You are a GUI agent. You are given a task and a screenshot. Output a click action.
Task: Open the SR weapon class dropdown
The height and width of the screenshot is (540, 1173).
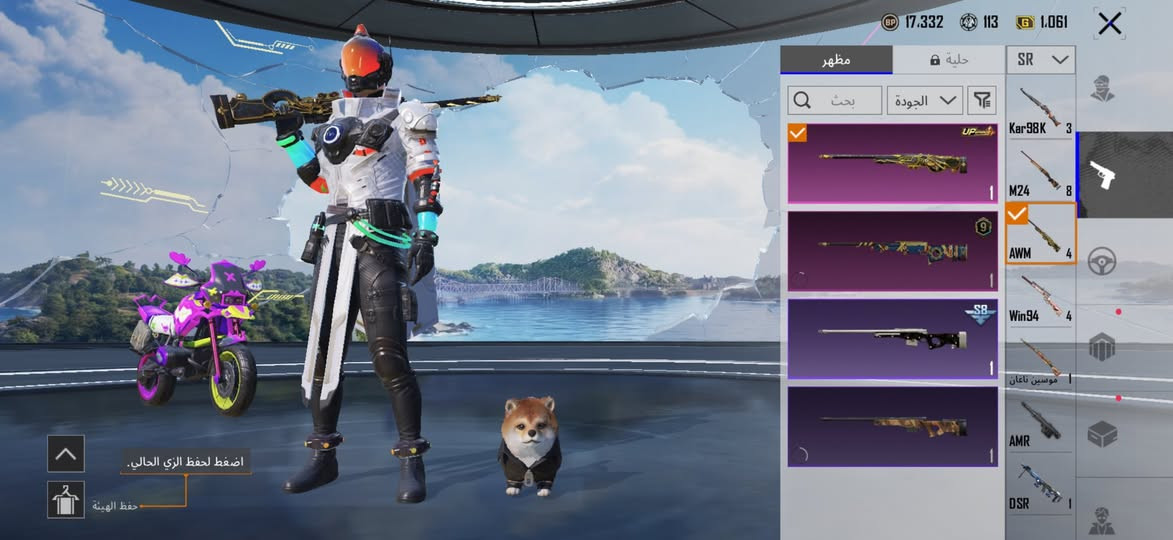click(1041, 60)
